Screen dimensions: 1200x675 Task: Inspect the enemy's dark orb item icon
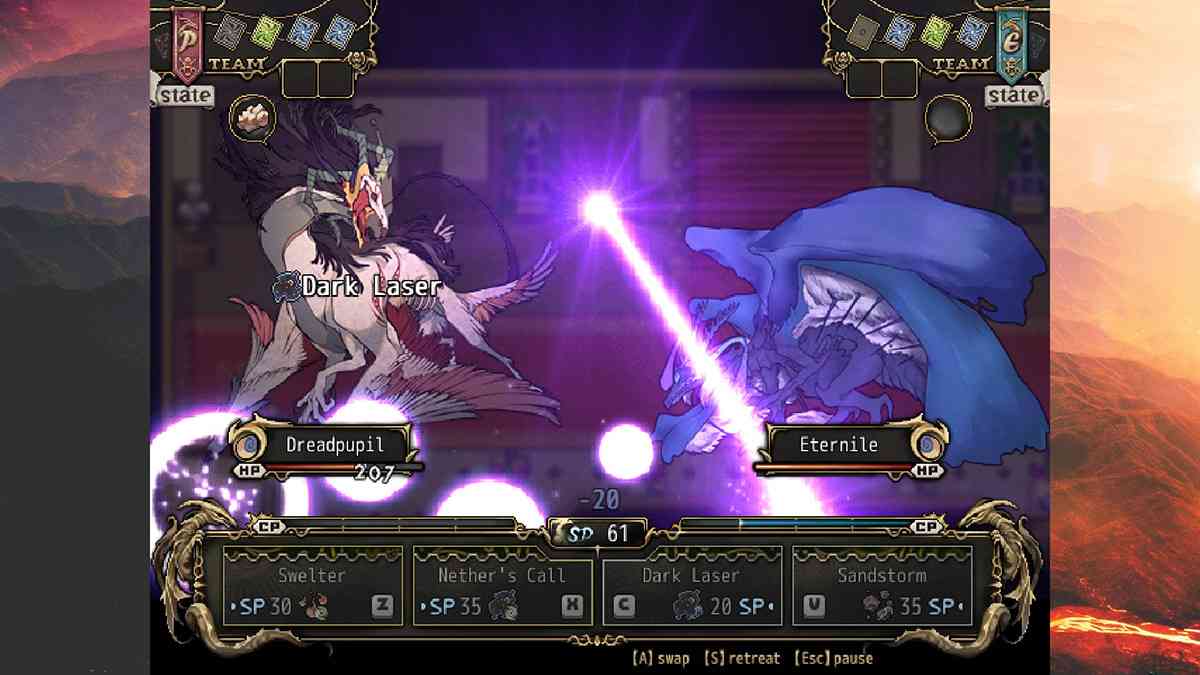tap(947, 118)
